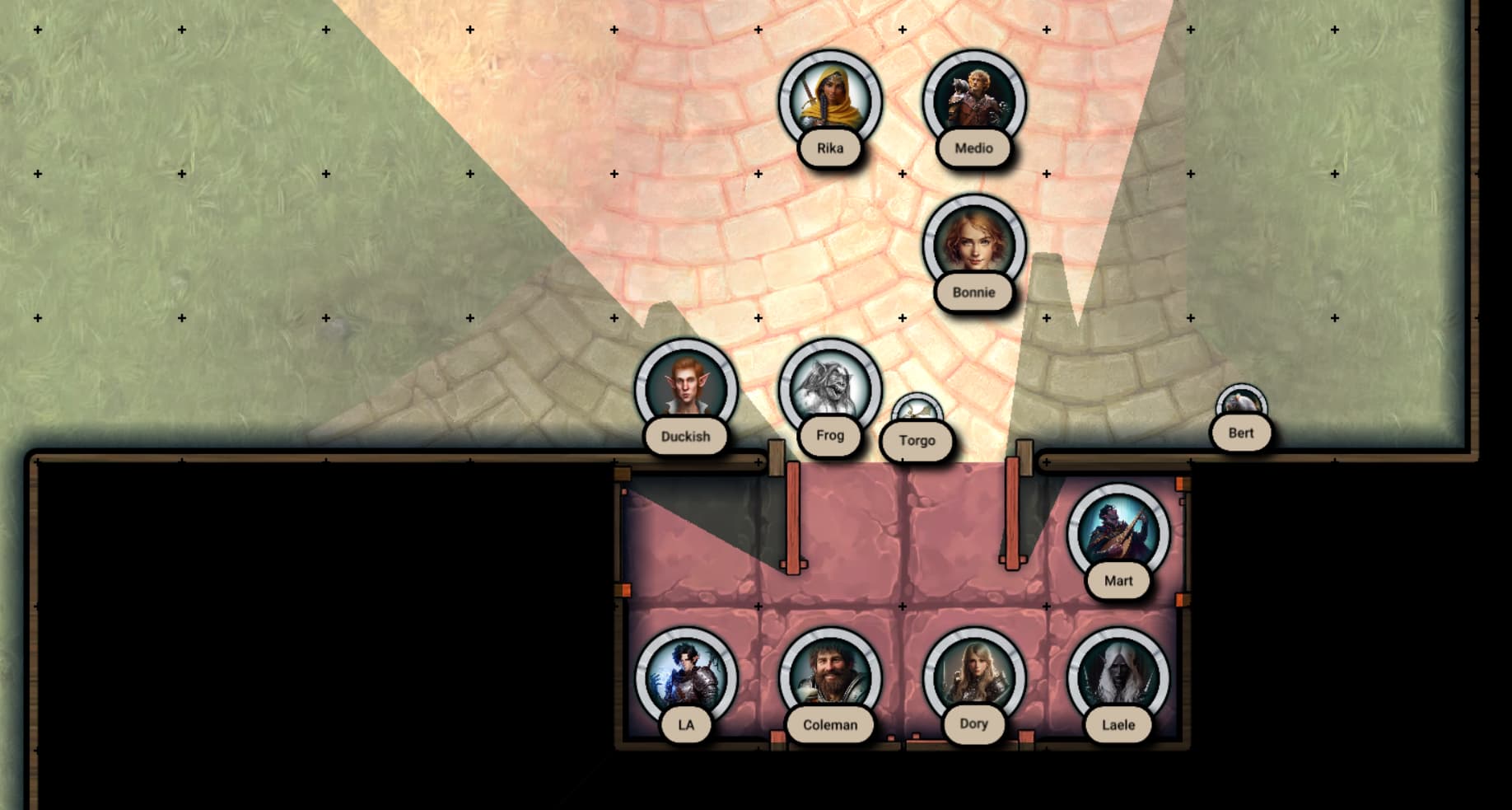Select the LA armored token
The image size is (1512, 810).
(x=685, y=677)
